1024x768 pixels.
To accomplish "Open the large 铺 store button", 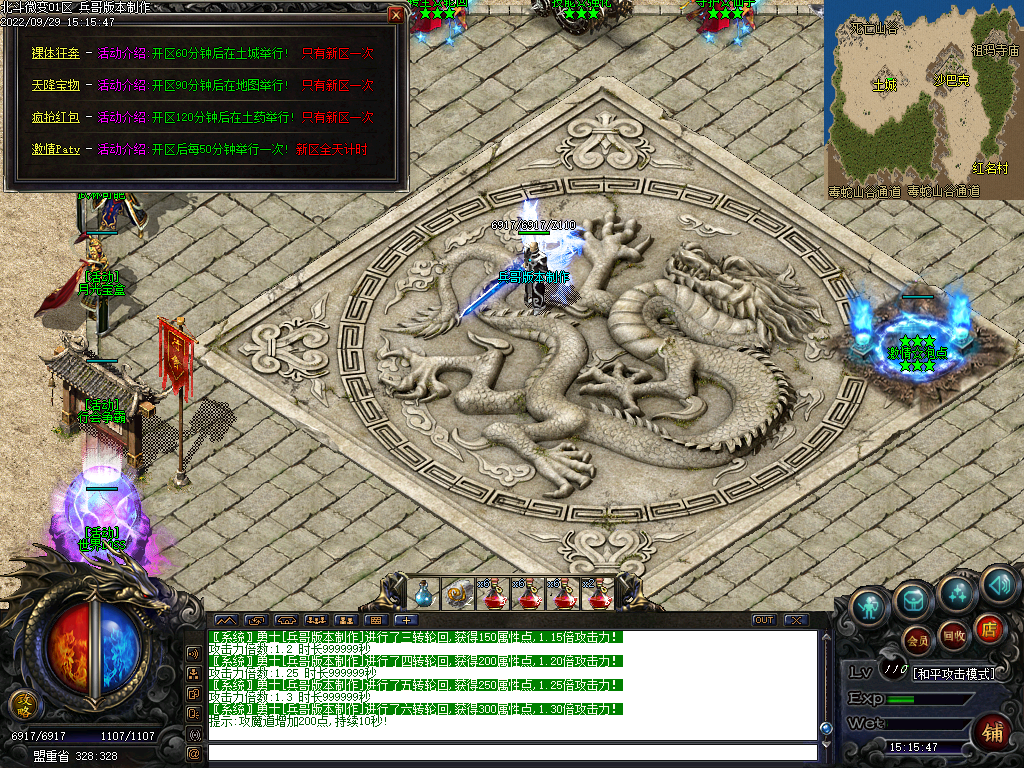I will (x=993, y=731).
